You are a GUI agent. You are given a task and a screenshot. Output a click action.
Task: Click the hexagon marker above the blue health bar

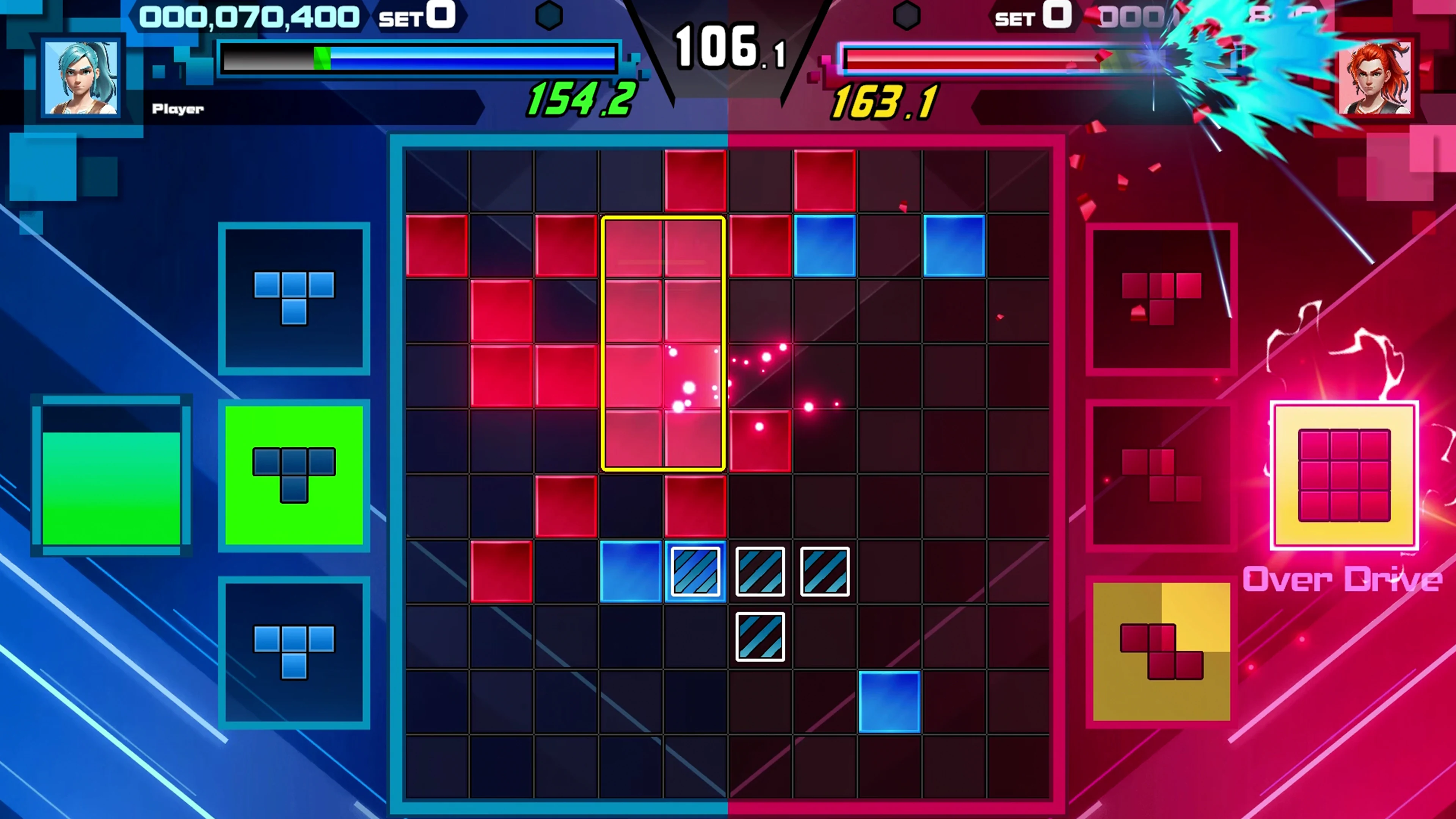[x=549, y=15]
